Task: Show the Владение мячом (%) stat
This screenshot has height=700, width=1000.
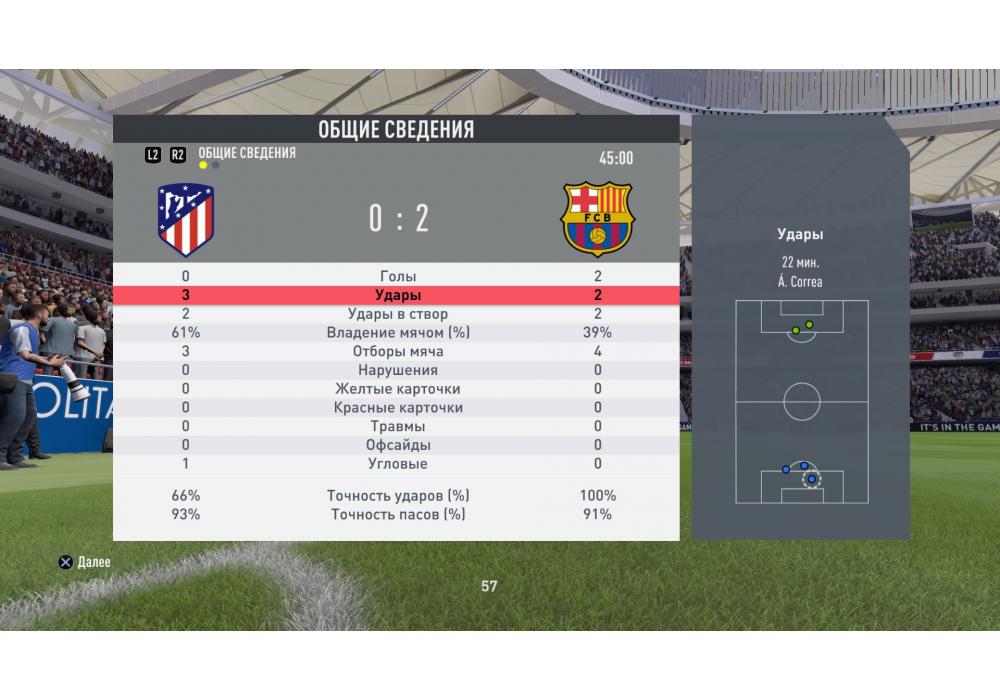Action: click(397, 333)
